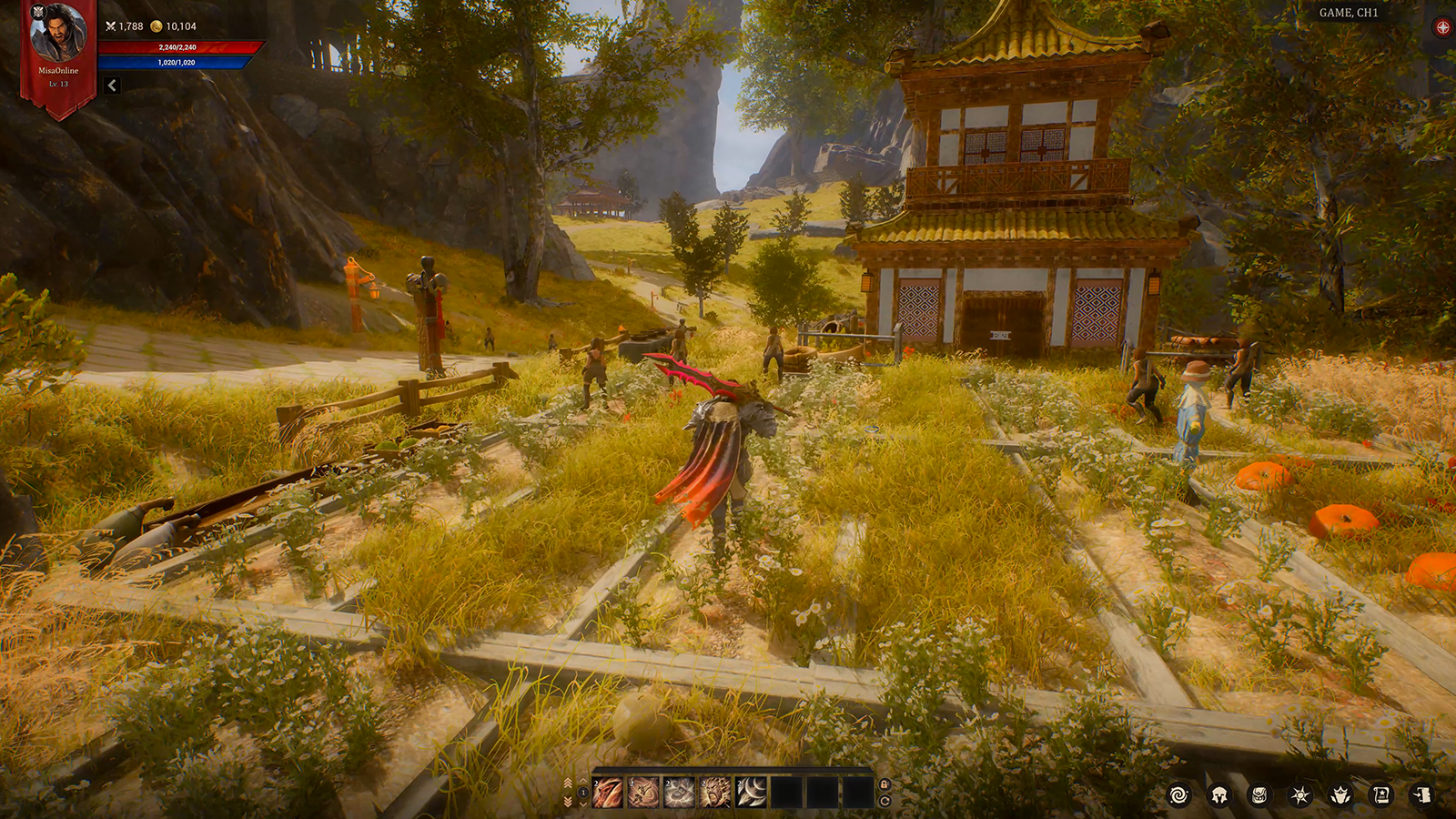Trigger the roaring warrior shout skill
The width and height of the screenshot is (1456, 819).
click(x=714, y=793)
